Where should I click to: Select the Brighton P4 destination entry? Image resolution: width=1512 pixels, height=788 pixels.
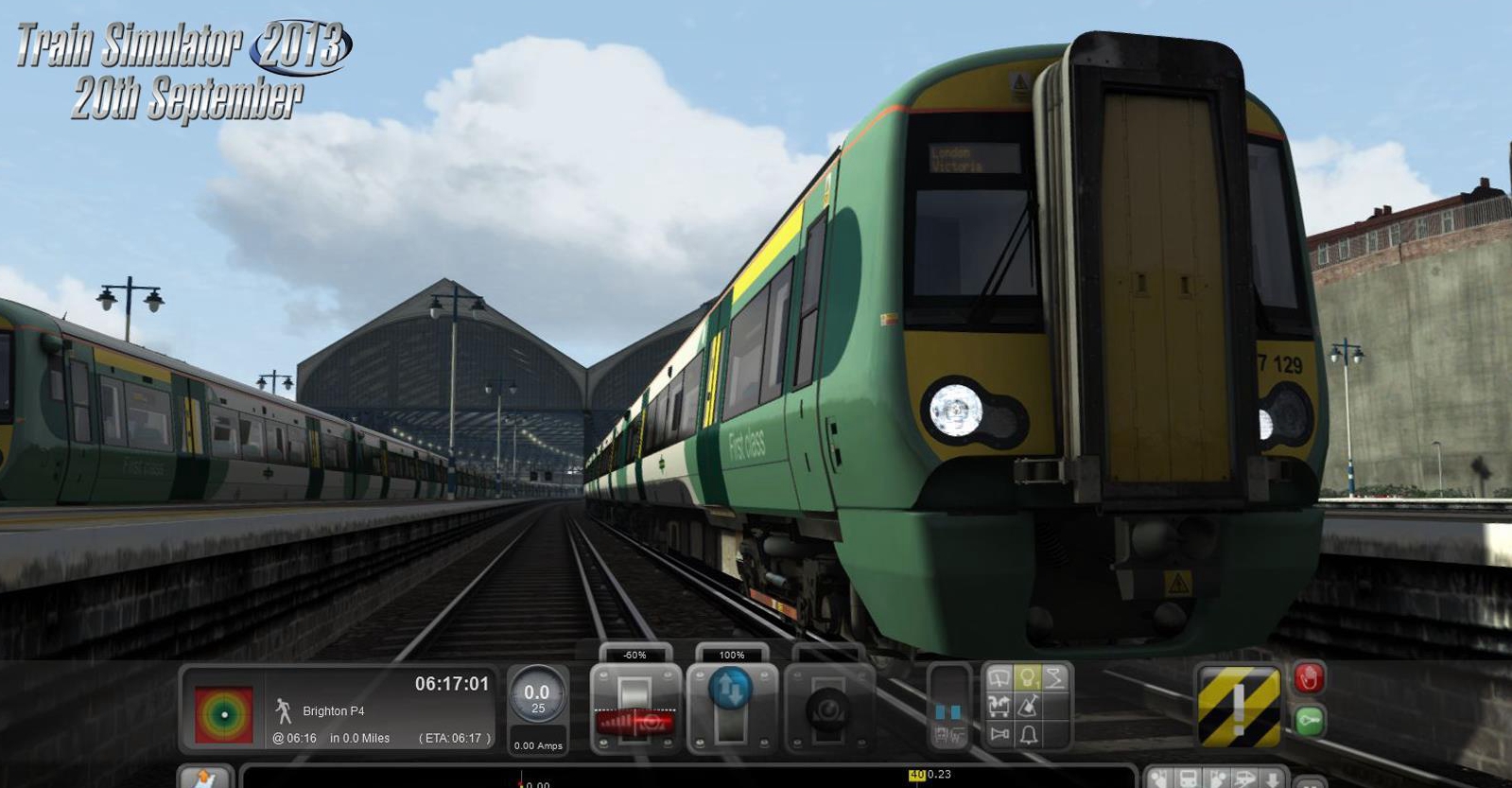click(x=333, y=710)
